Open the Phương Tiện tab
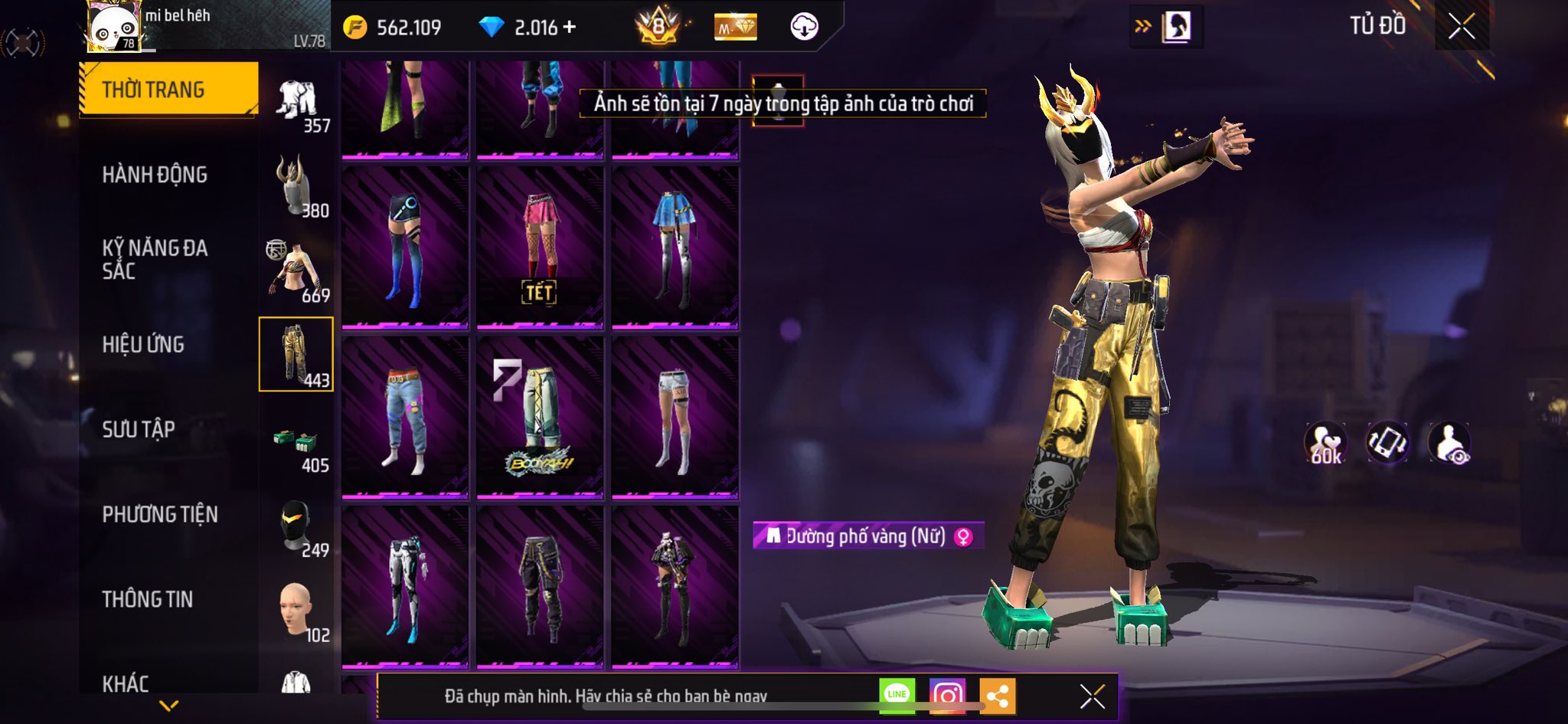 pyautogui.click(x=160, y=514)
